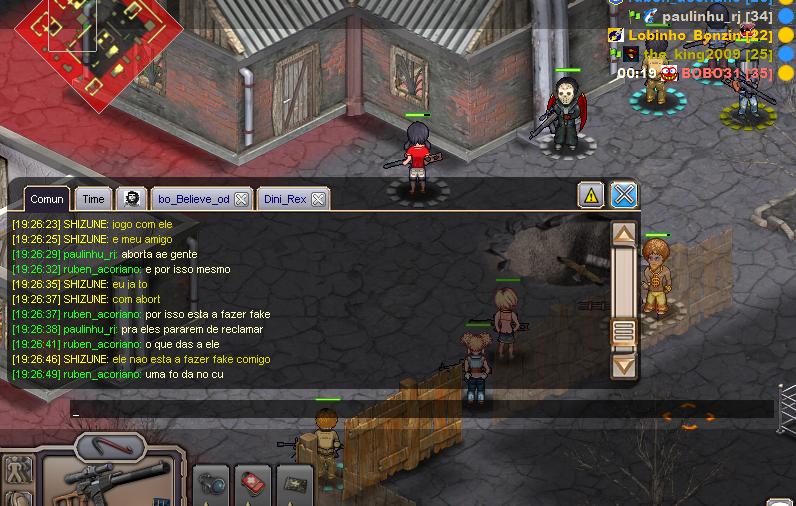Viewport: 796px width, 506px height.
Task: Select the camera gadget item slot
Action: click(211, 484)
